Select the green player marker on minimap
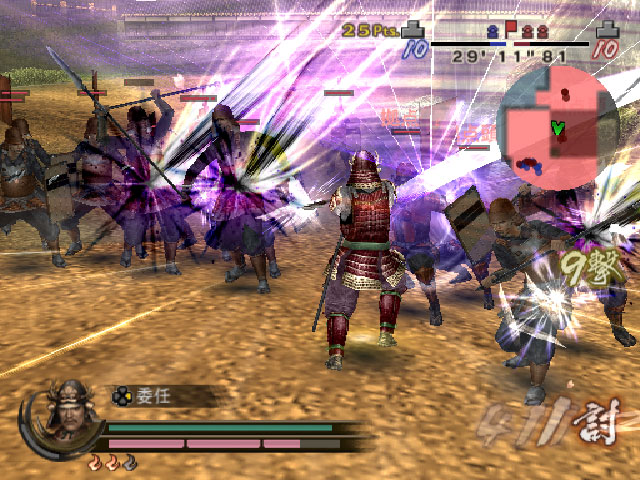Screen dimensions: 640x480 point(557,127)
